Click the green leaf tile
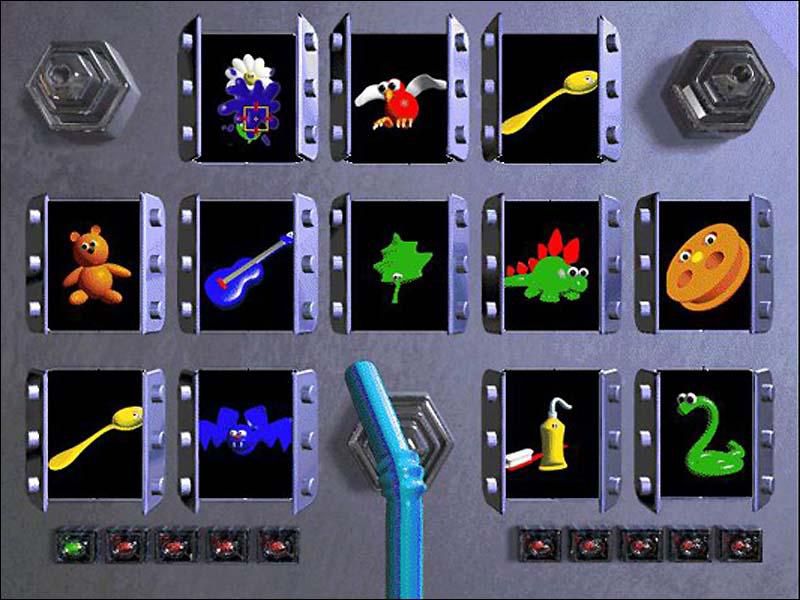 [400, 265]
